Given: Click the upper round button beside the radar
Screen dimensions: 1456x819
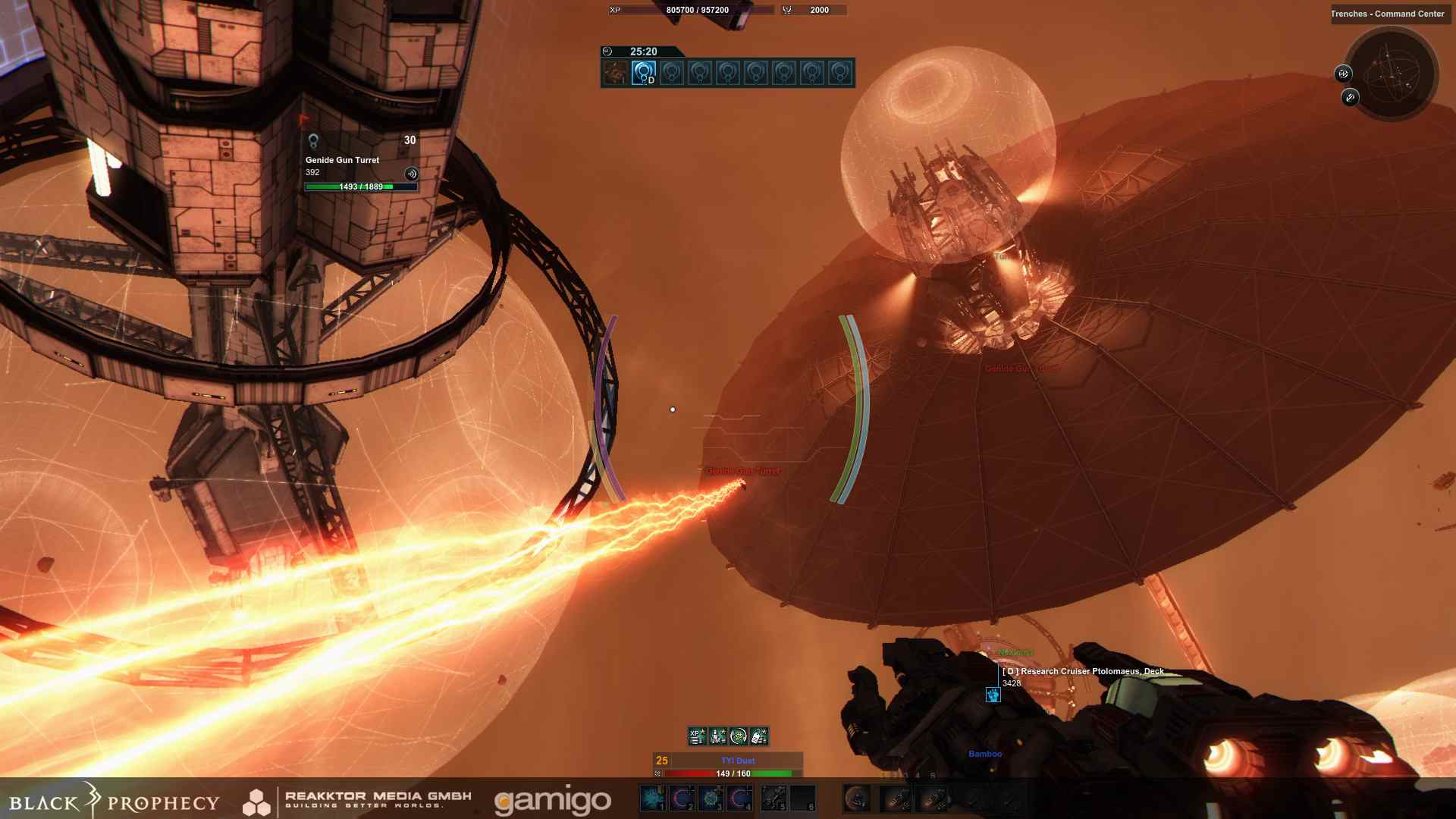Looking at the screenshot, I should (1343, 74).
